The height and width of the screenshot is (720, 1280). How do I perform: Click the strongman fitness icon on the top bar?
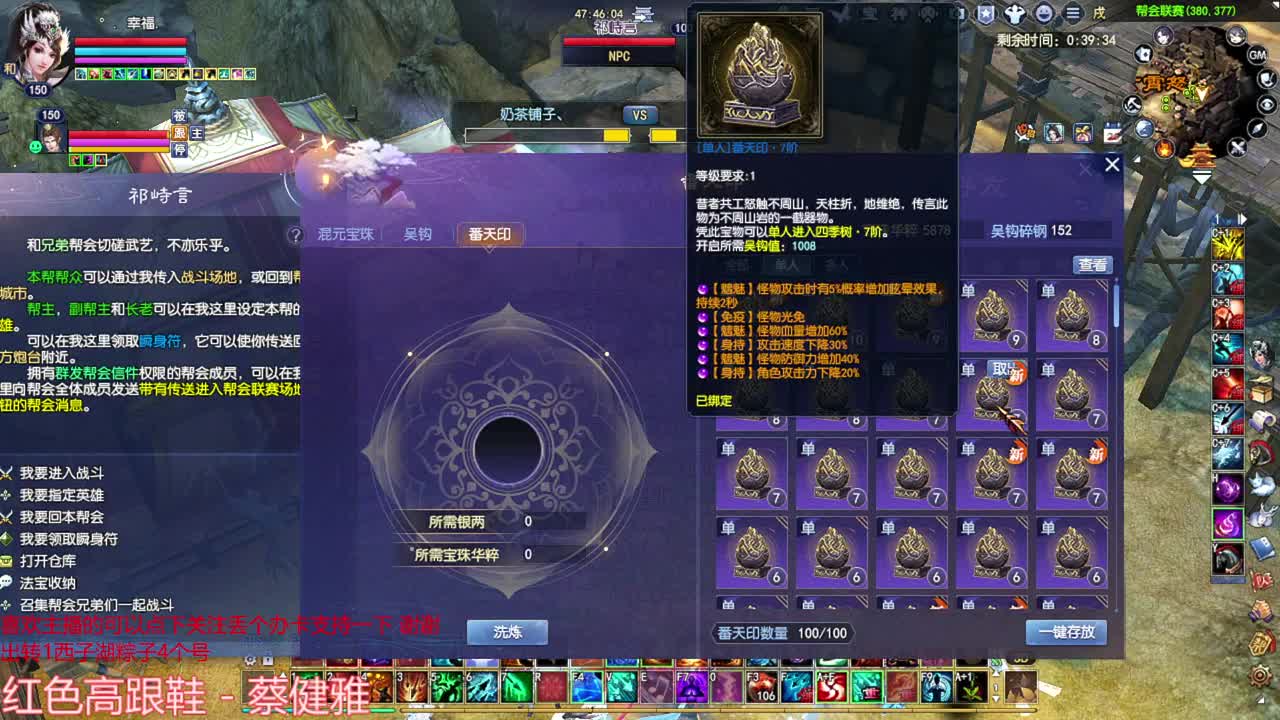1015,12
